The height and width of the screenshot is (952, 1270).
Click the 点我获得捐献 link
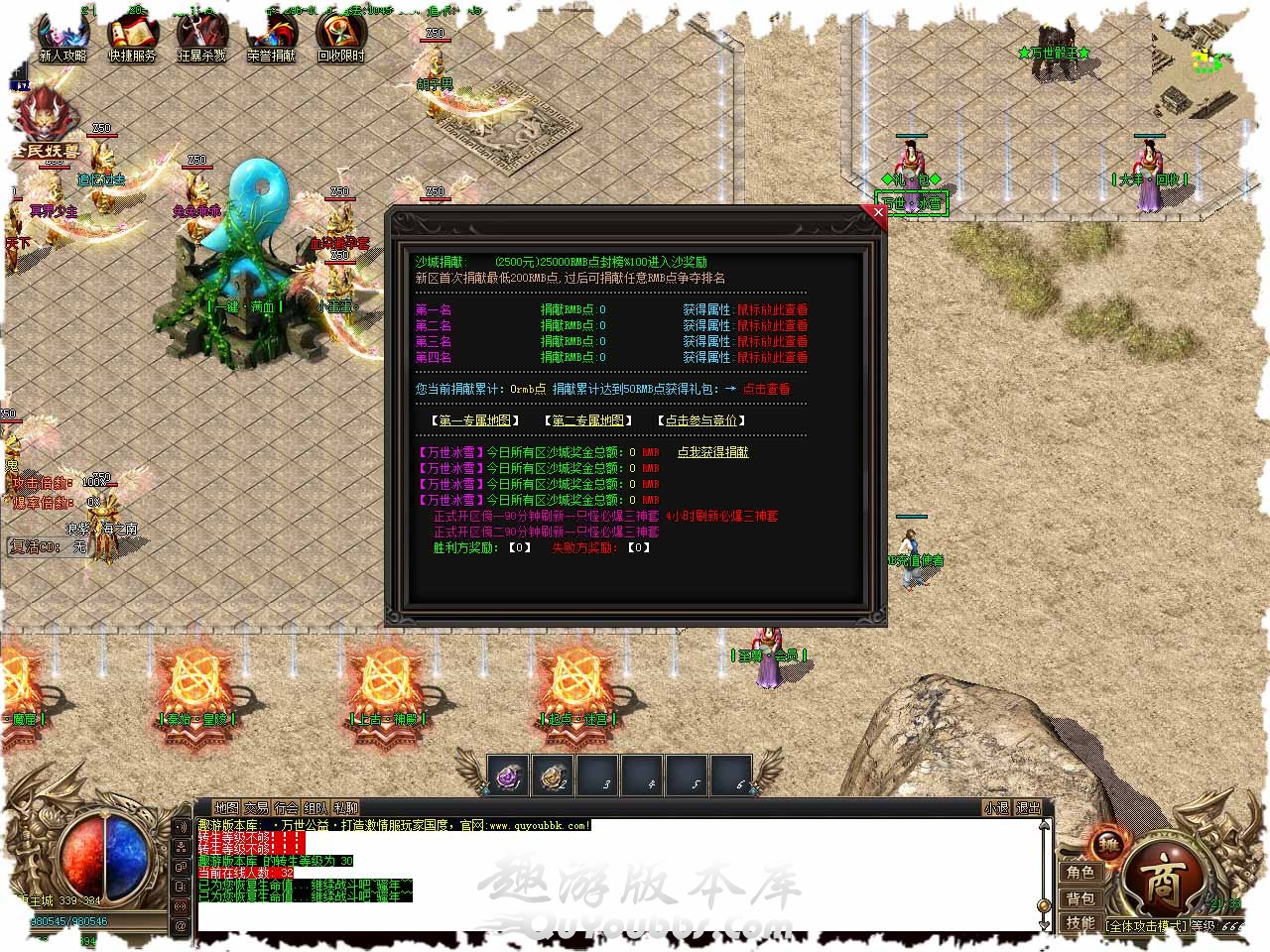coord(712,452)
